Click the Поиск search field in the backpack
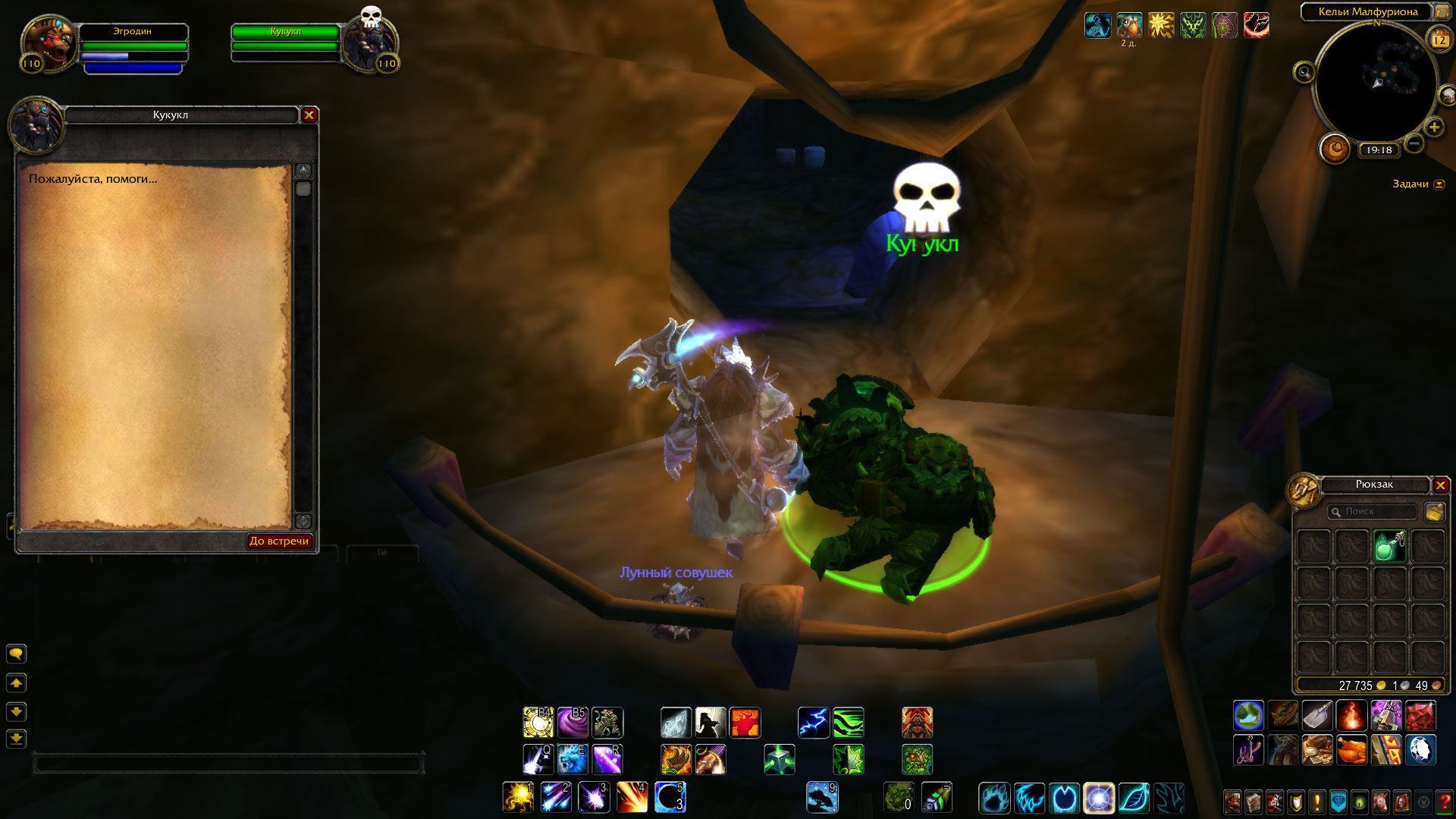Screen dimensions: 1456x819 [x=1374, y=512]
